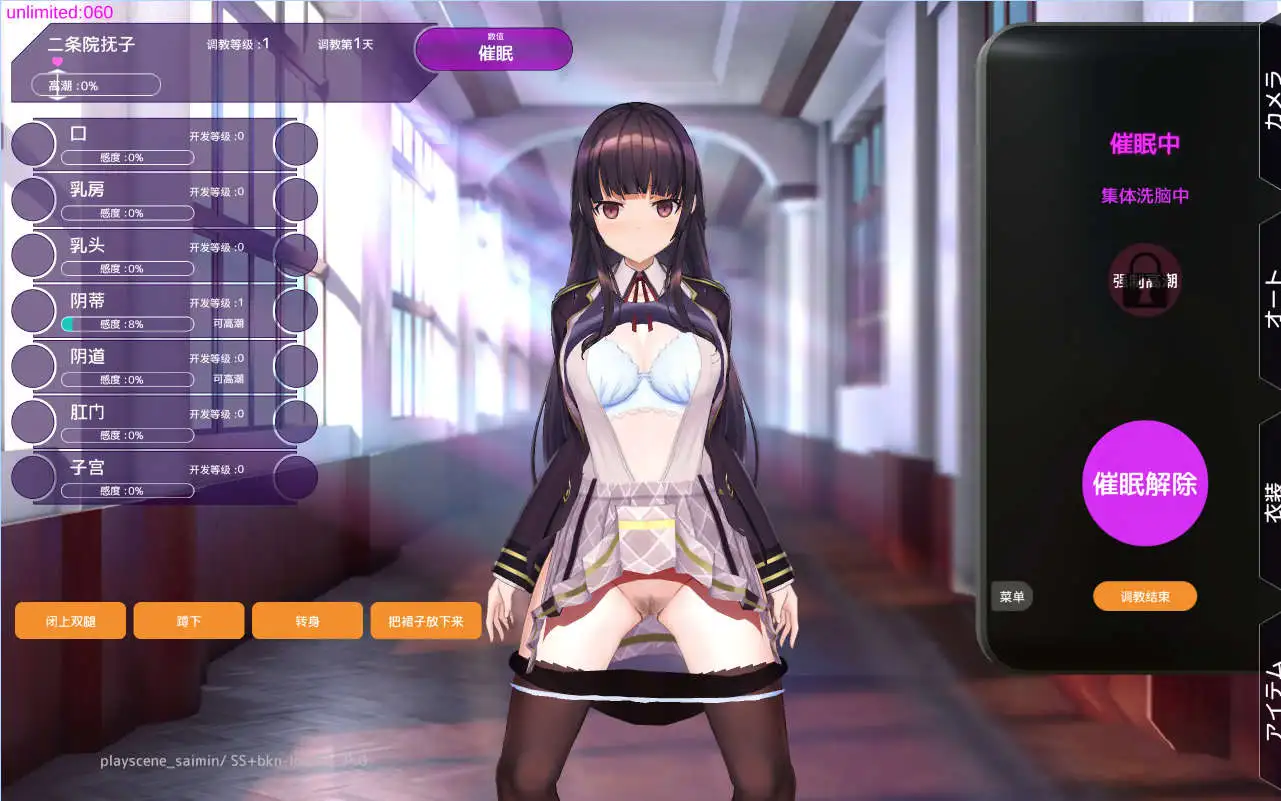This screenshot has width=1281, height=801.
Task: Click the circular icon right of 乳头 row
Action: 297,255
